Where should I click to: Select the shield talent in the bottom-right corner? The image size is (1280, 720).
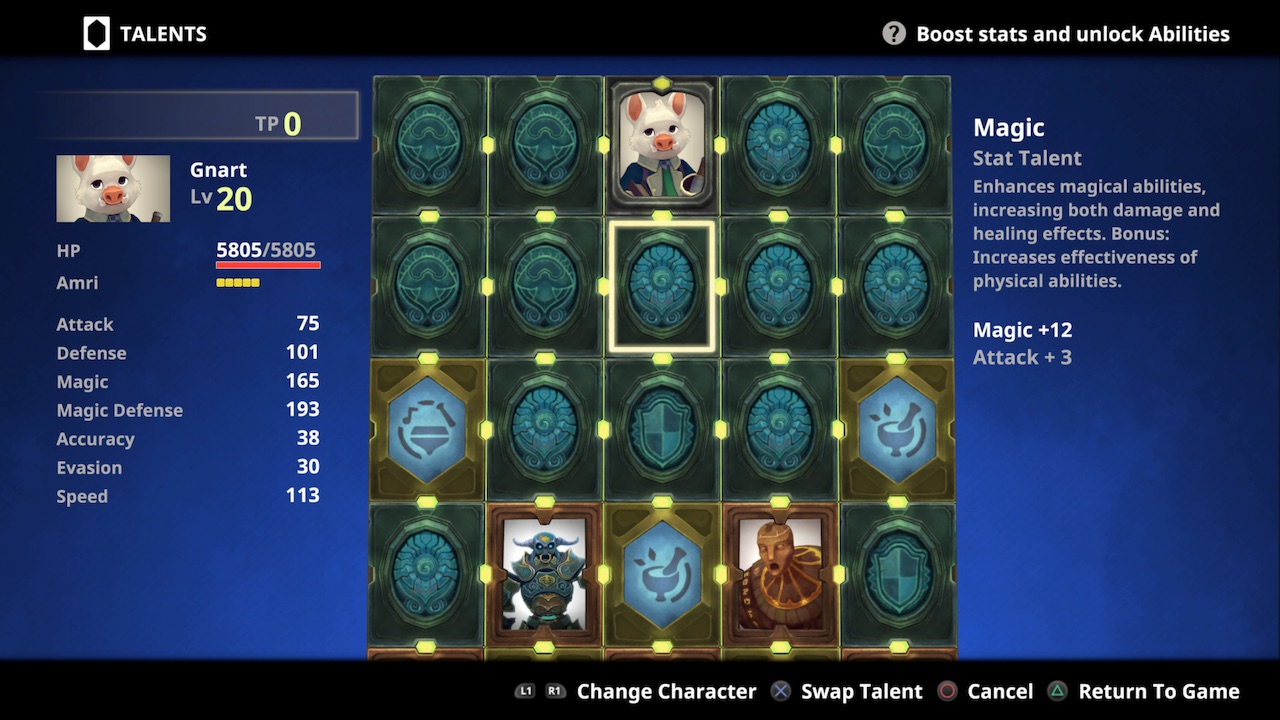coord(896,575)
